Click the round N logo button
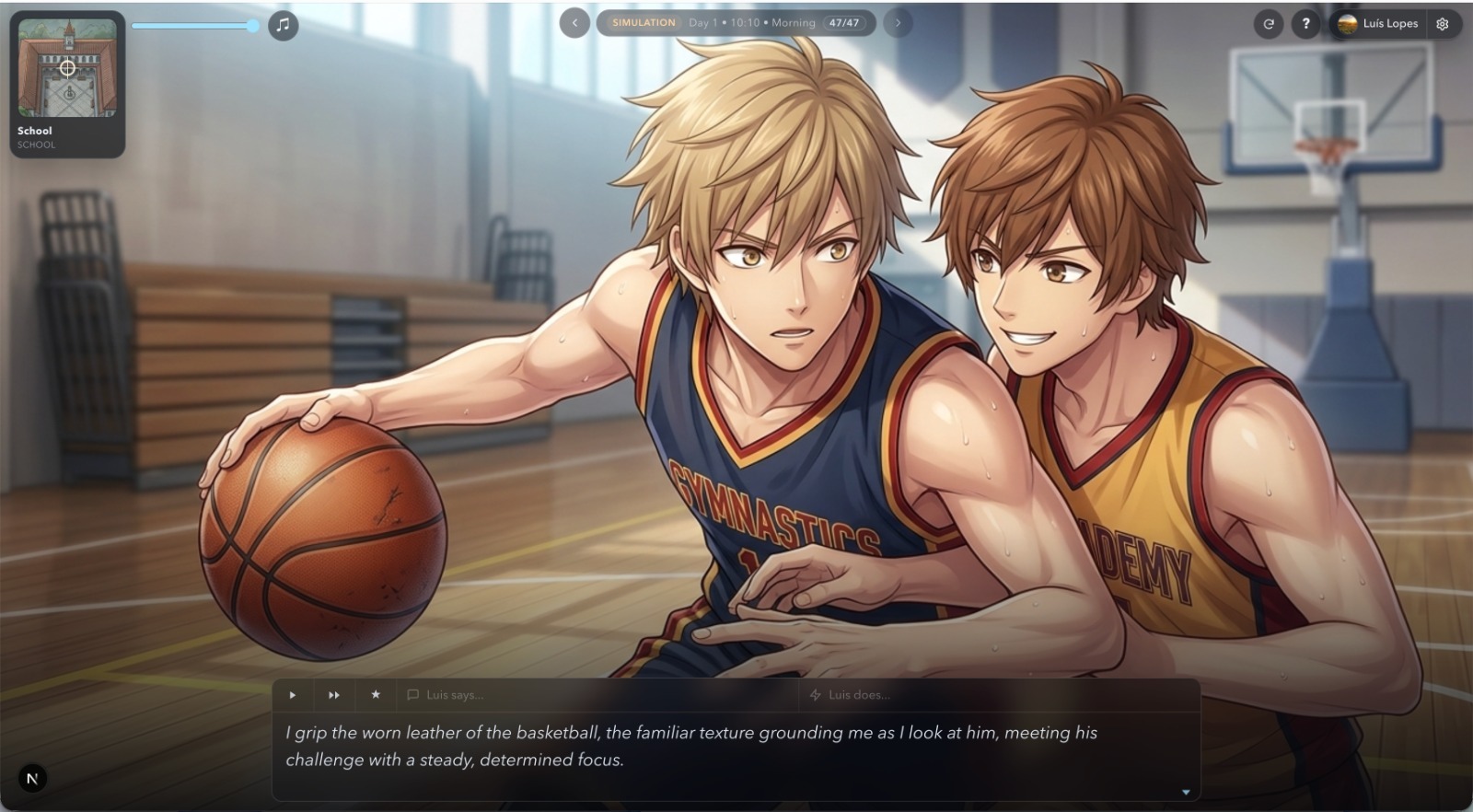The width and height of the screenshot is (1473, 812). (x=32, y=779)
